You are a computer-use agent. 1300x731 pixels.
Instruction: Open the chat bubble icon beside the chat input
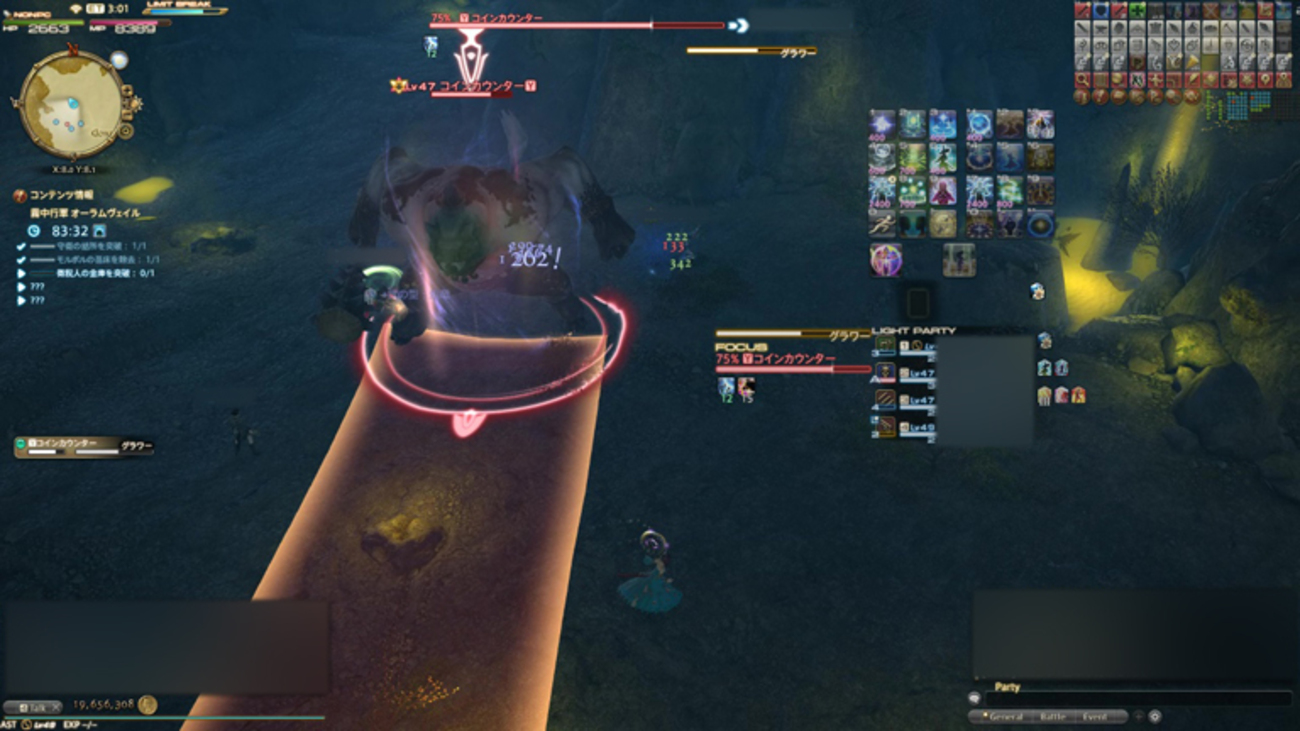click(975, 698)
